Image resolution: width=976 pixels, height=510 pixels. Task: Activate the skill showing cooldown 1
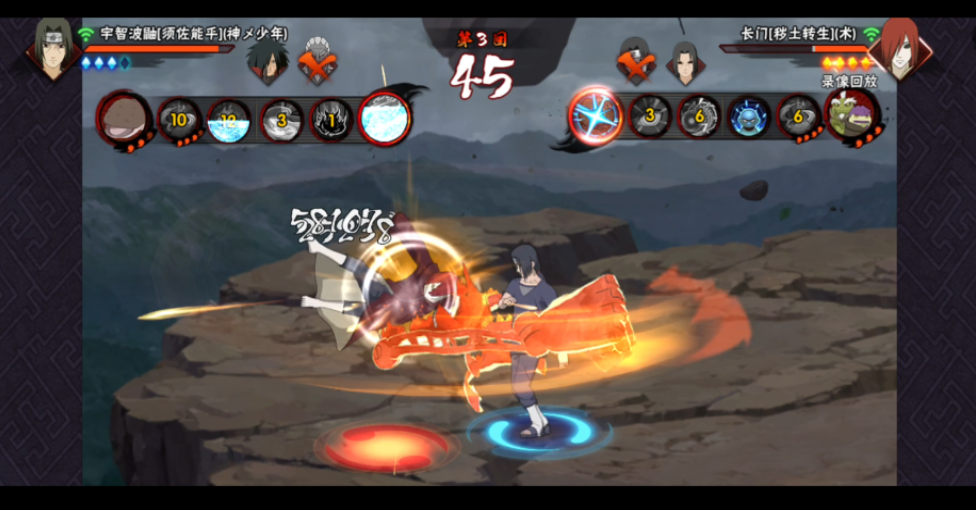pos(332,120)
